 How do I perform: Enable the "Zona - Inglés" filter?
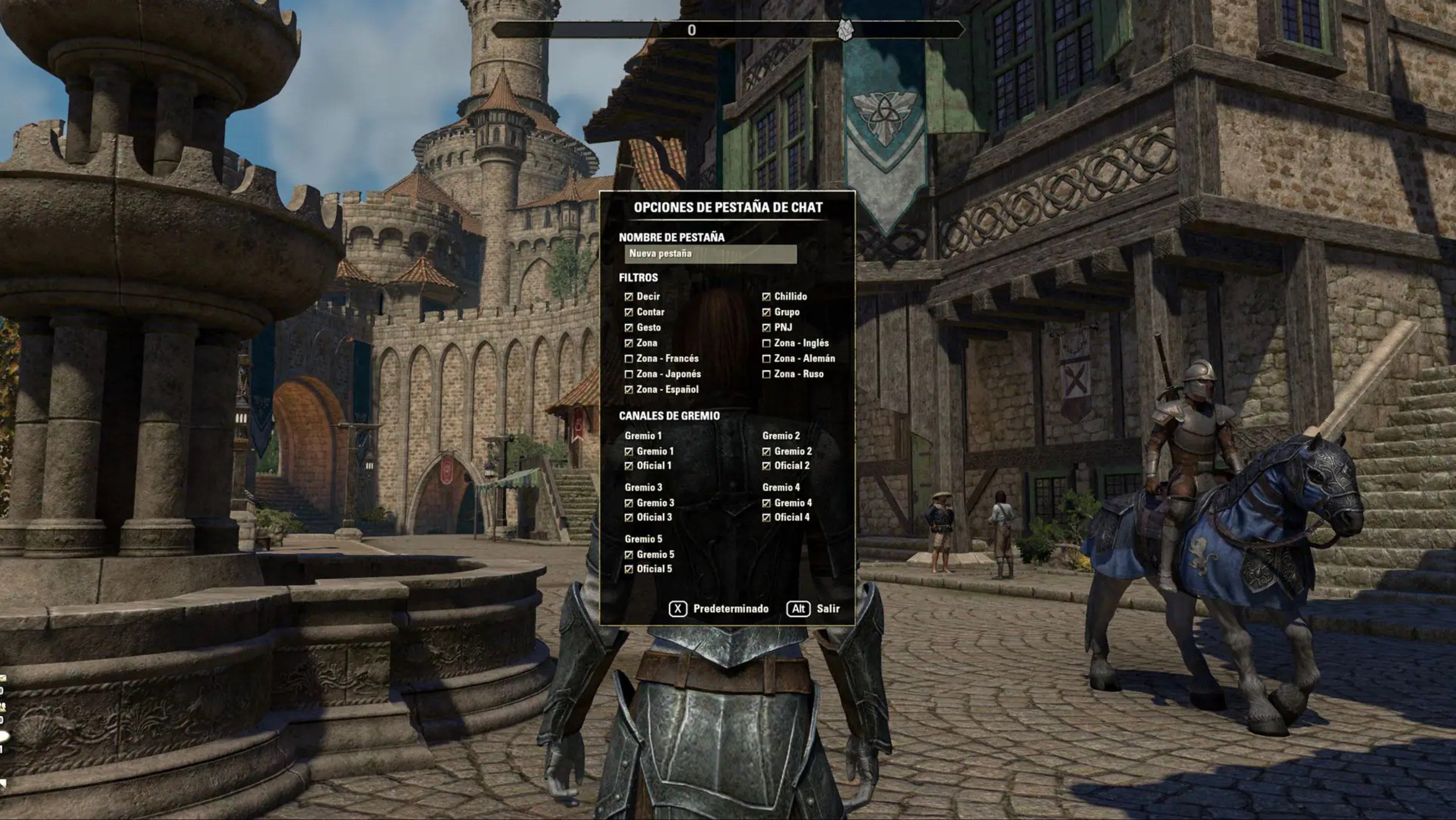click(x=768, y=343)
